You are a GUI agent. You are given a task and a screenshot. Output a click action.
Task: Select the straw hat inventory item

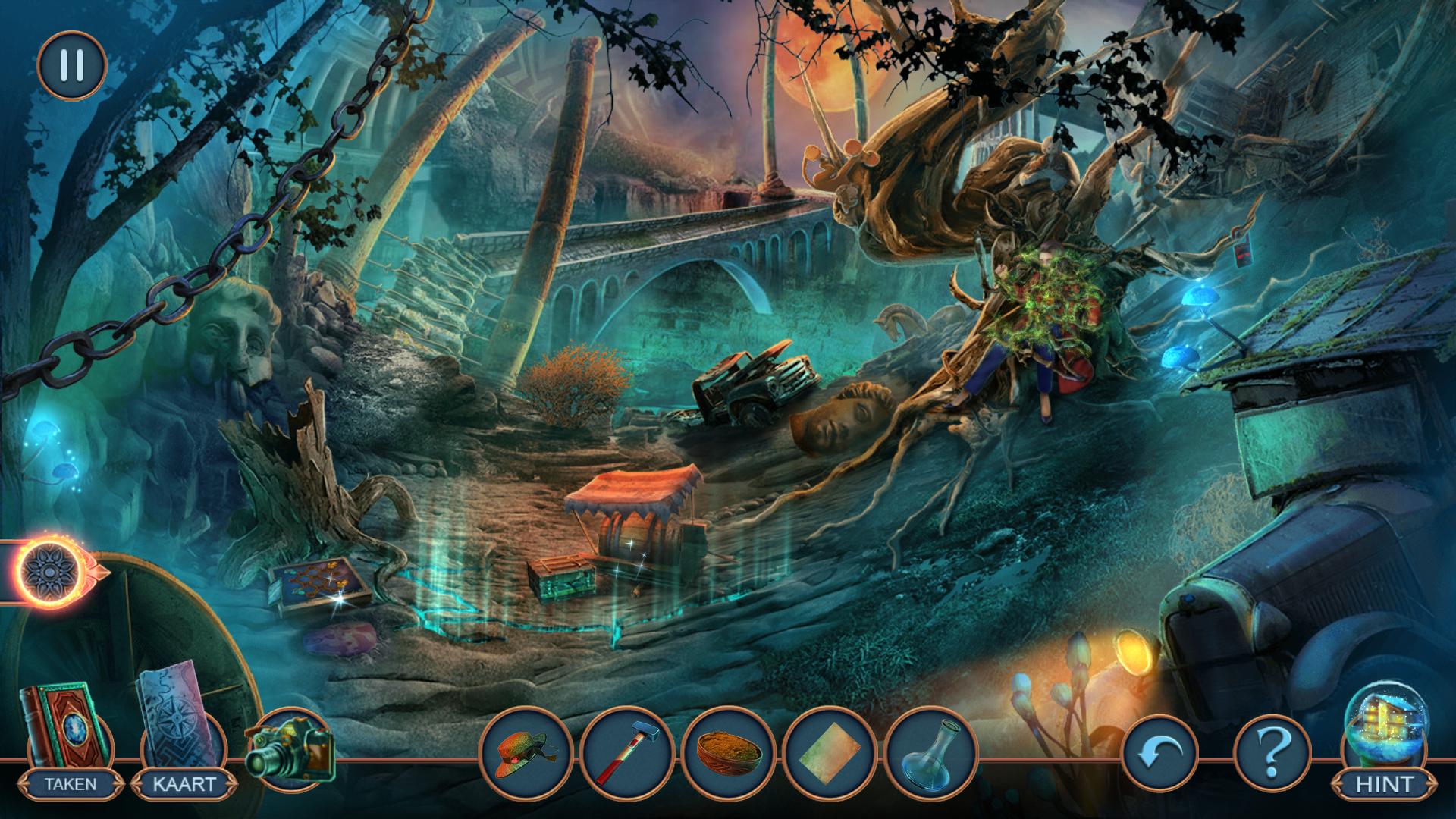click(x=526, y=752)
